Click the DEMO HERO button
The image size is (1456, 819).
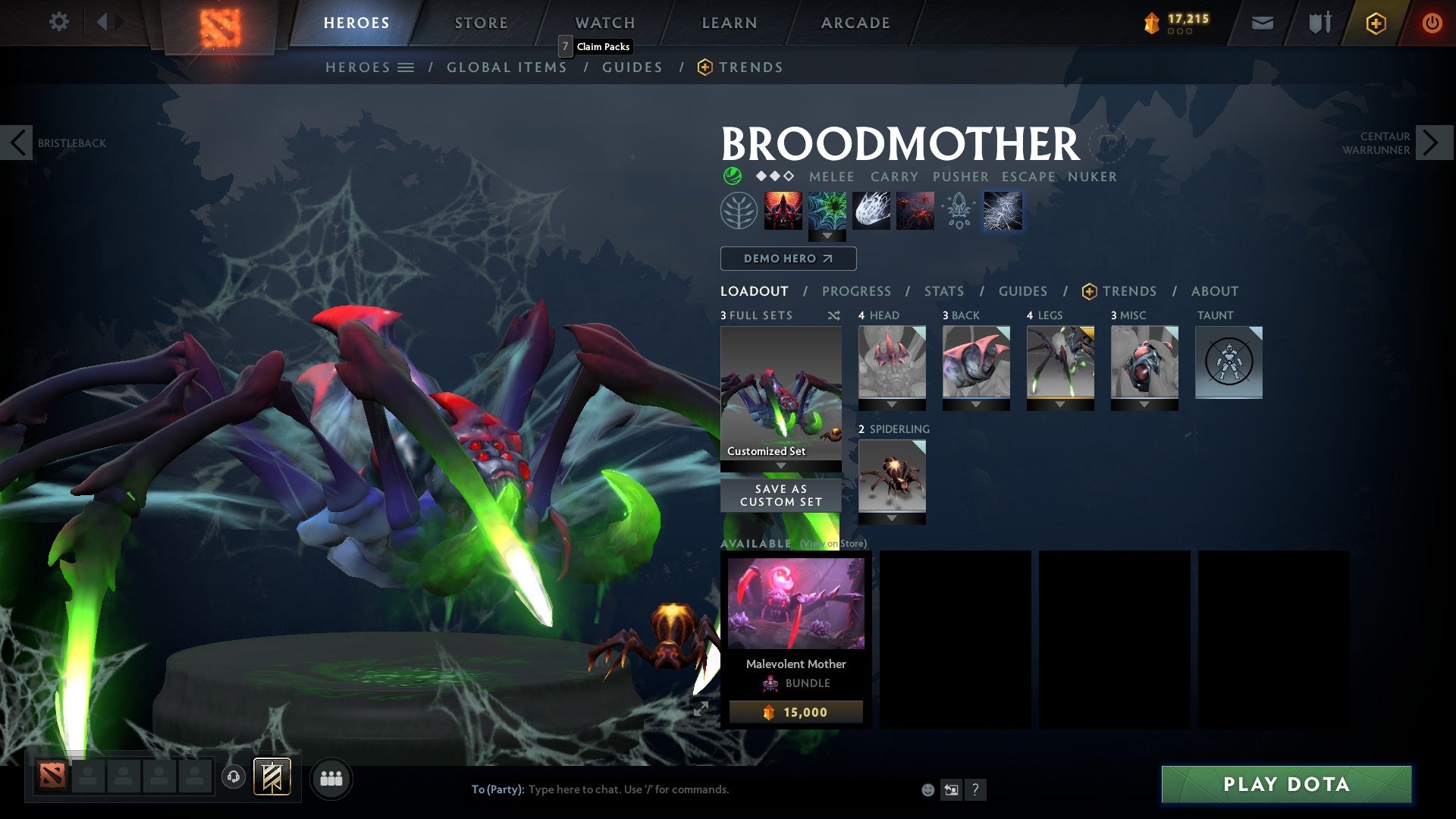coord(786,259)
